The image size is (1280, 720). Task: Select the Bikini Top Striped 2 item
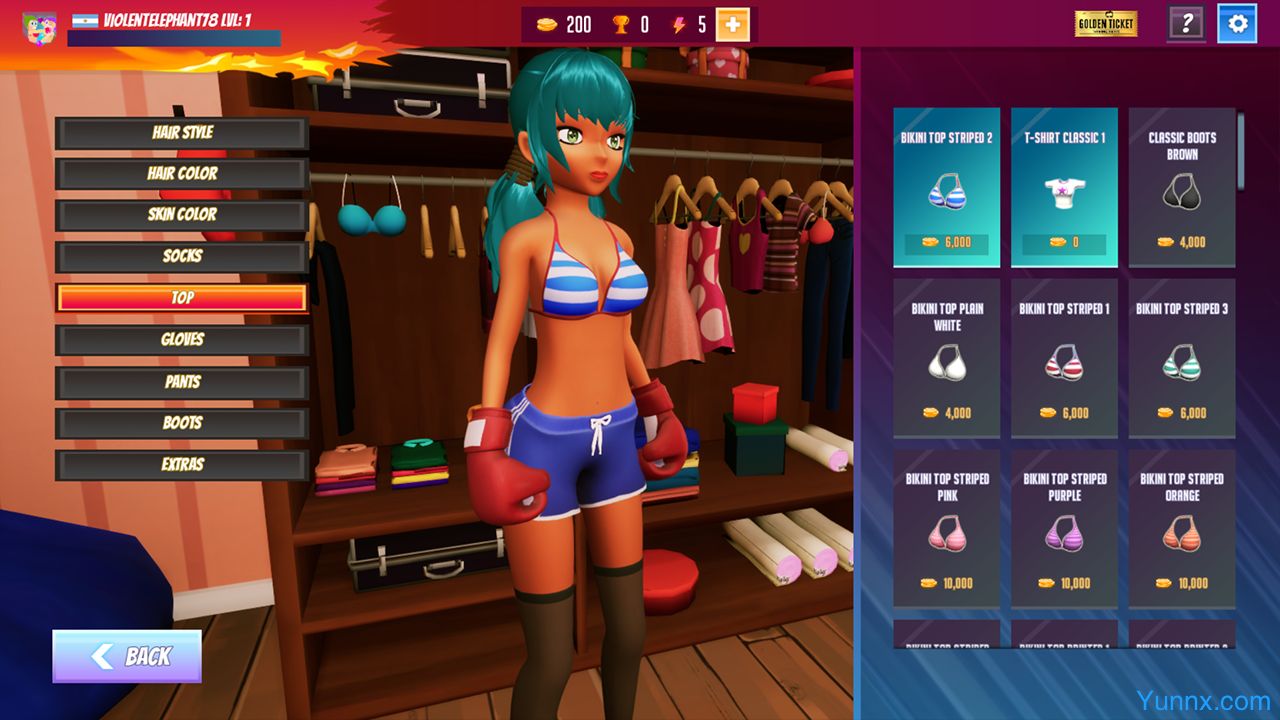pyautogui.click(x=946, y=188)
